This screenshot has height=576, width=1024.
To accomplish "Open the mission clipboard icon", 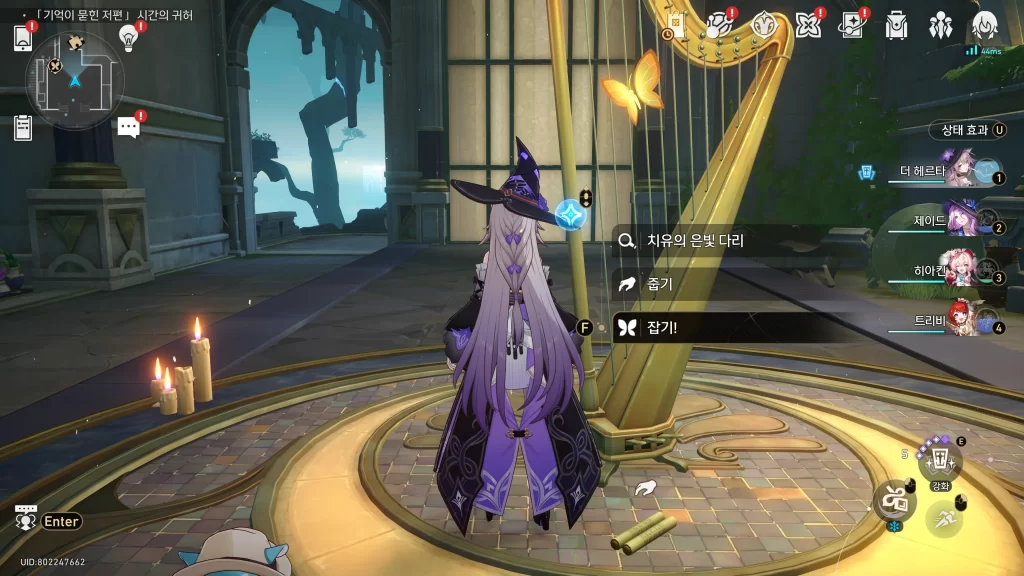I will tap(23, 127).
